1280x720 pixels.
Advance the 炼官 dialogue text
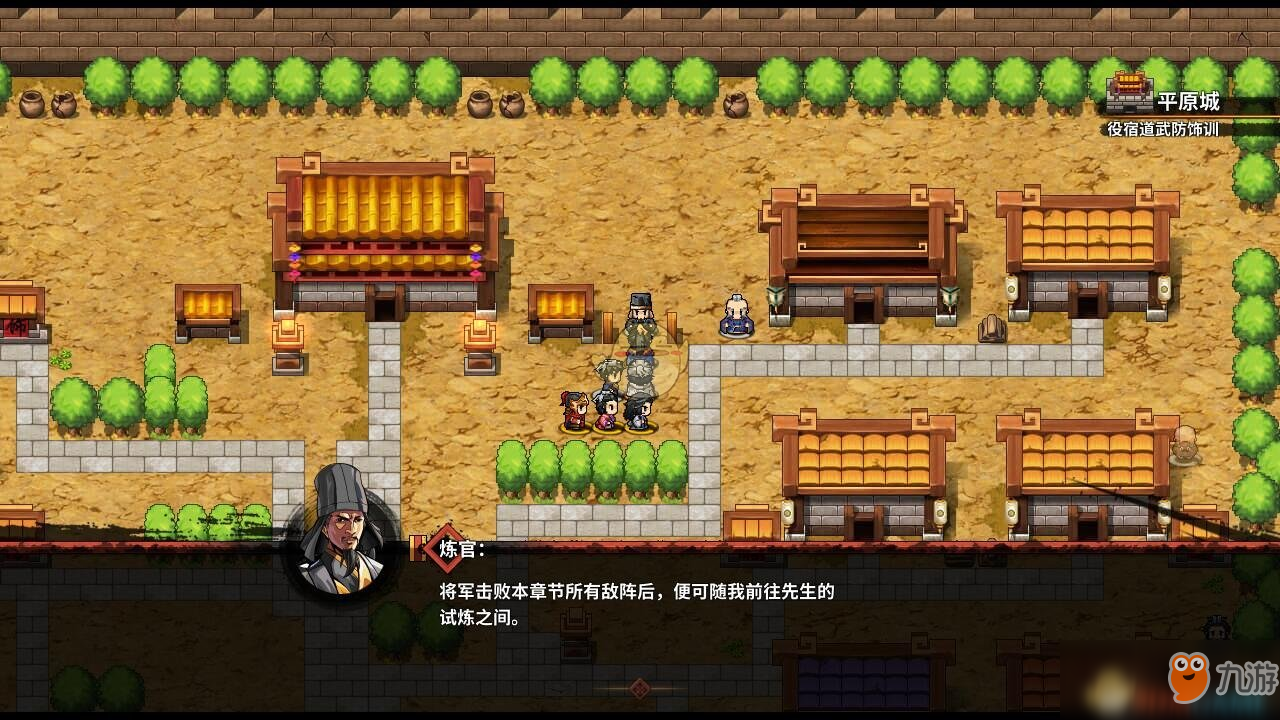636,604
